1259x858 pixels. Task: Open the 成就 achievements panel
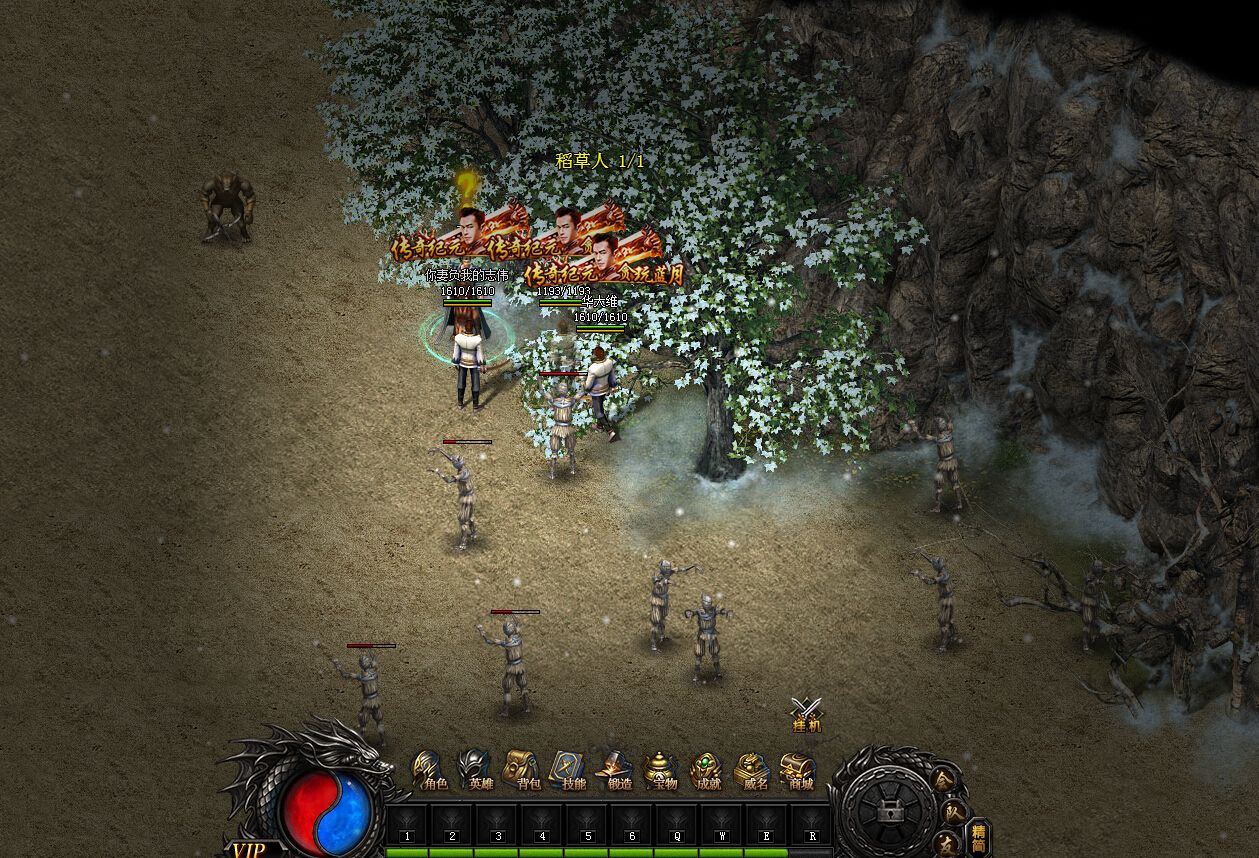coord(707,771)
